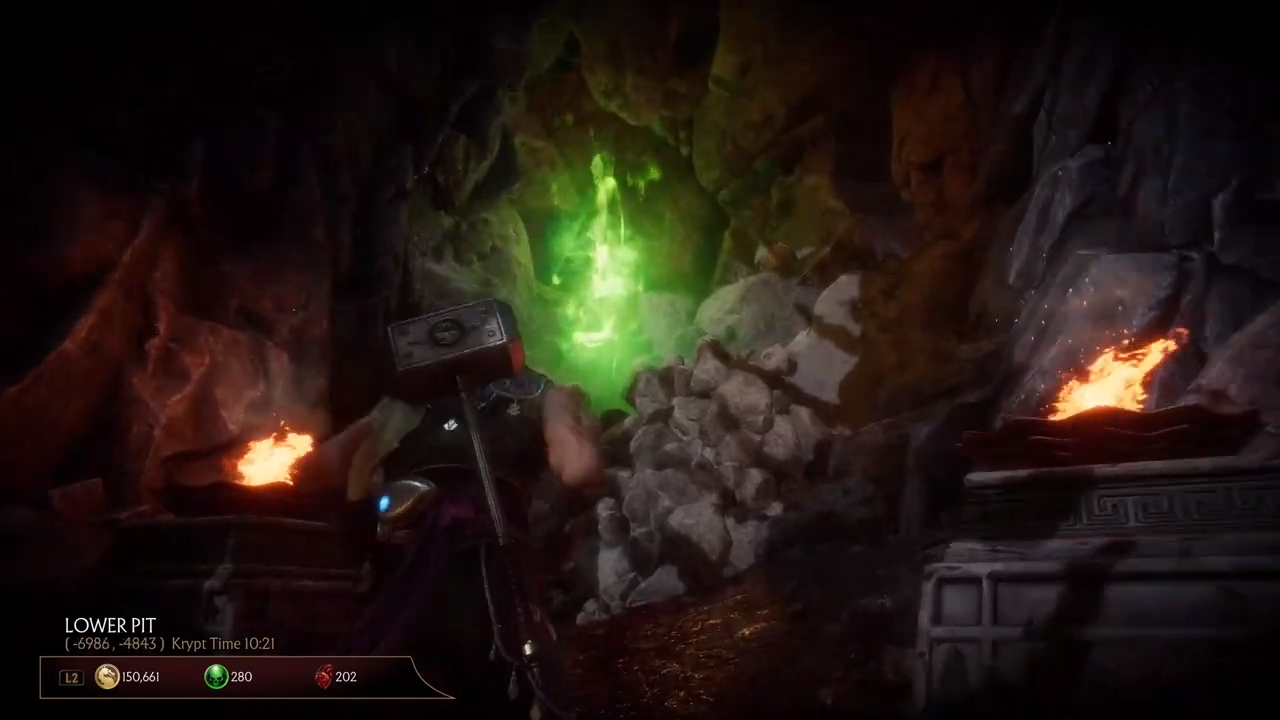Click the red heart currency icon
1280x720 pixels.
[324, 677]
